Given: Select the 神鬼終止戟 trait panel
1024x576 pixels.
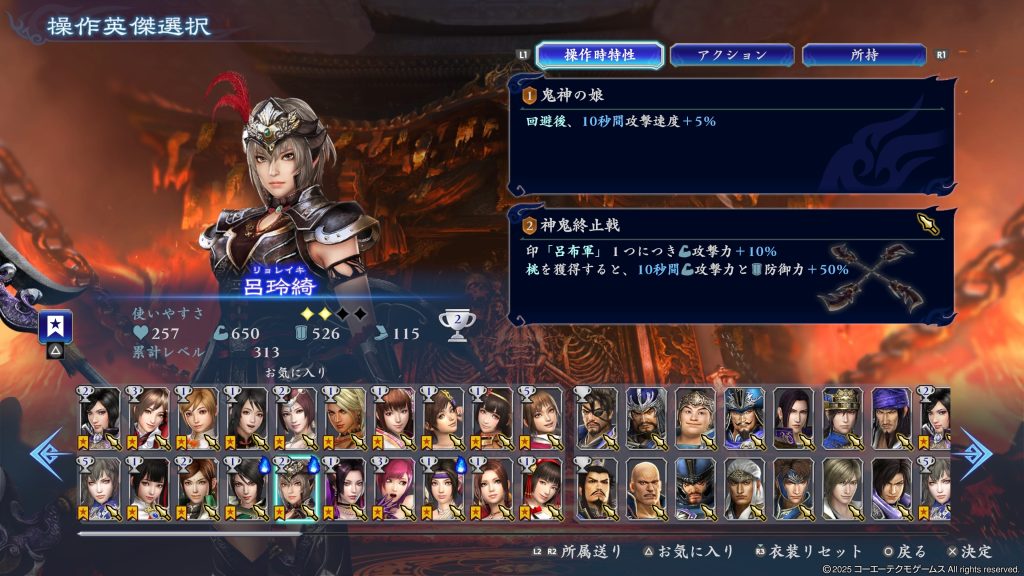Looking at the screenshot, I should point(730,265).
